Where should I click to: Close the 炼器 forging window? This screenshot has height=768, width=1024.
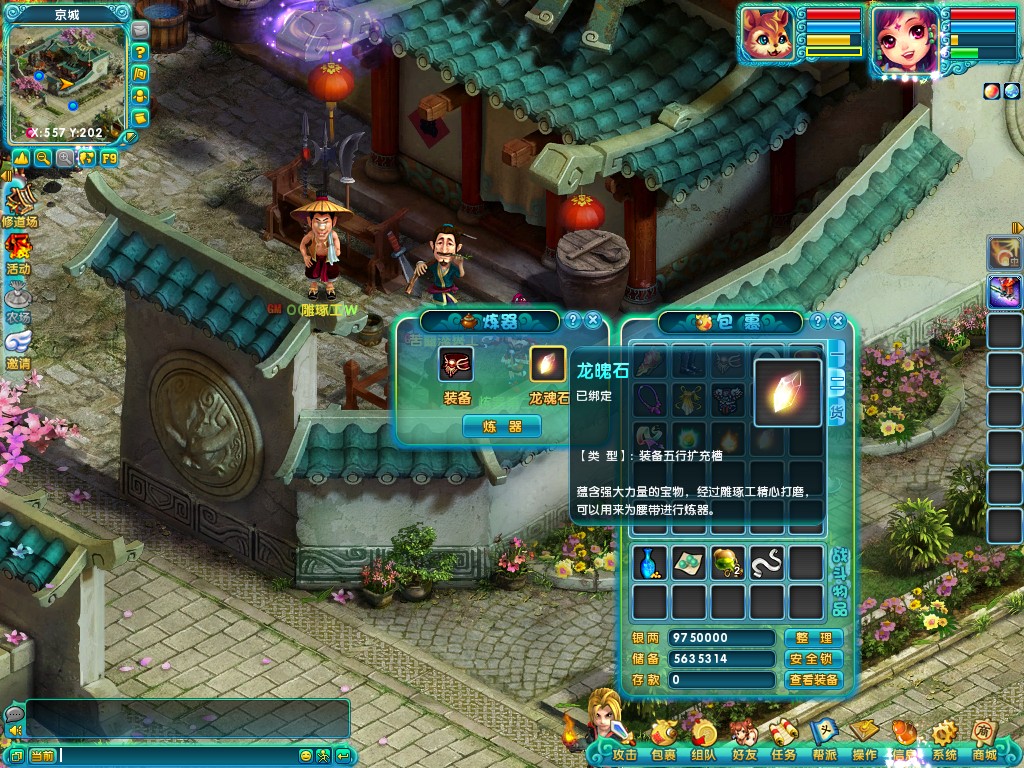[593, 320]
